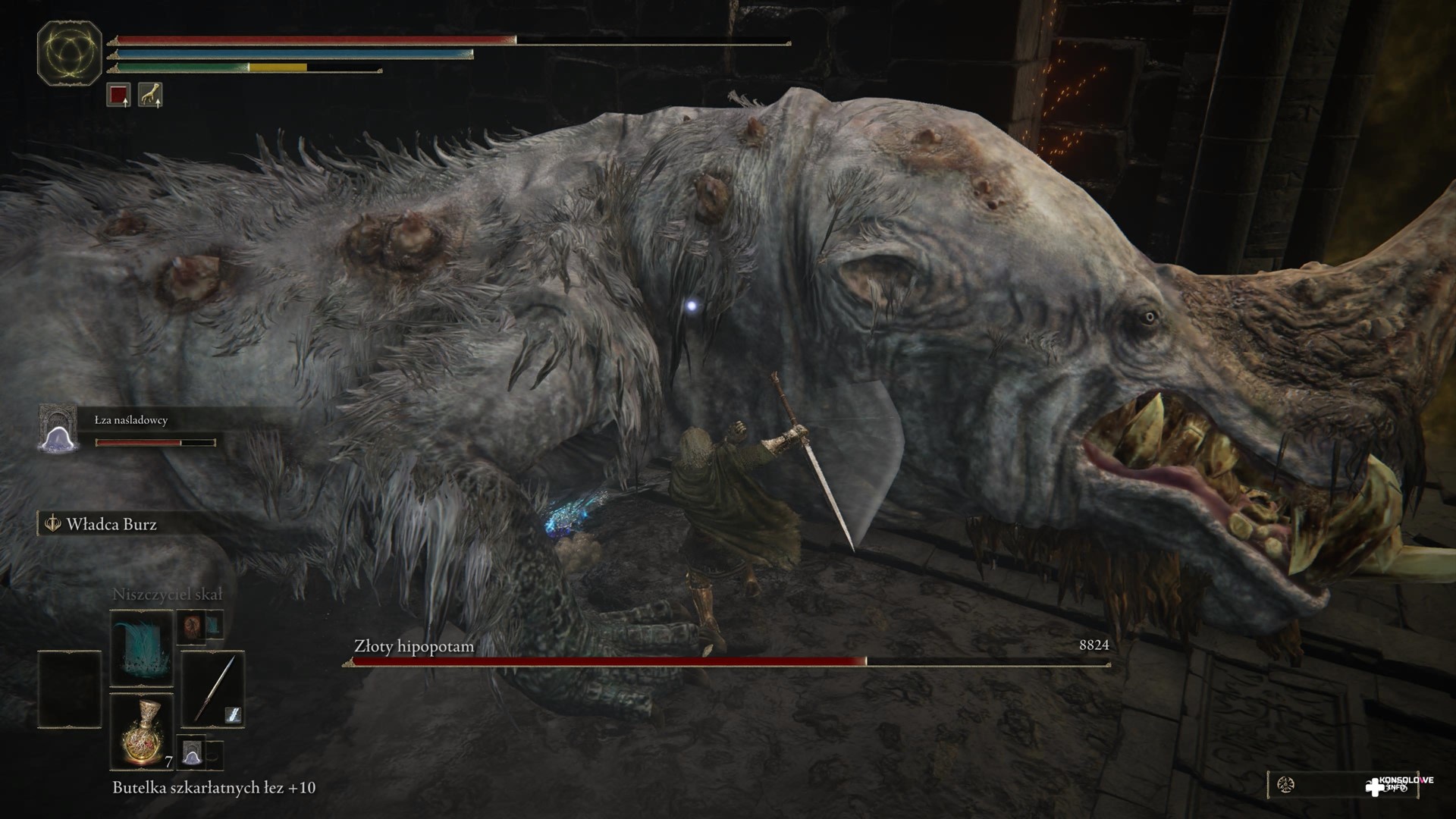Click the Władca Burz skill label

click(111, 524)
